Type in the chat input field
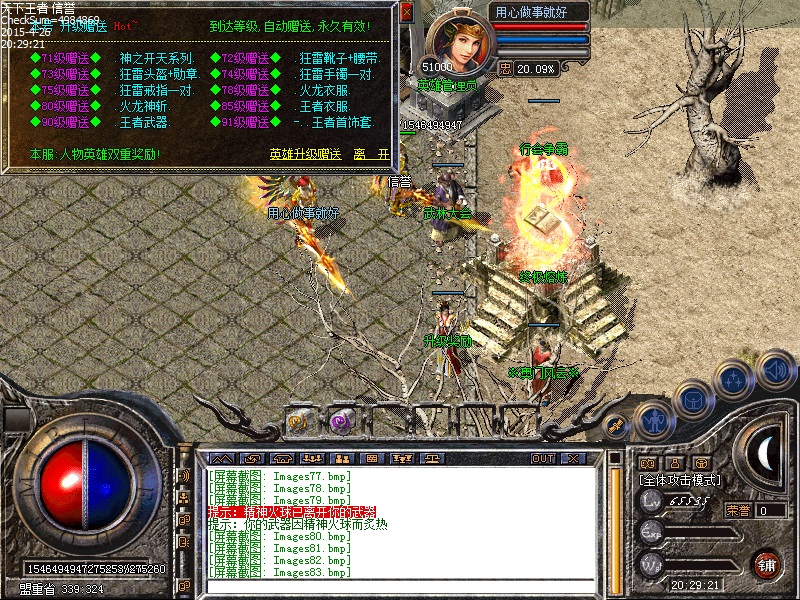800x600 pixels. [x=400, y=588]
